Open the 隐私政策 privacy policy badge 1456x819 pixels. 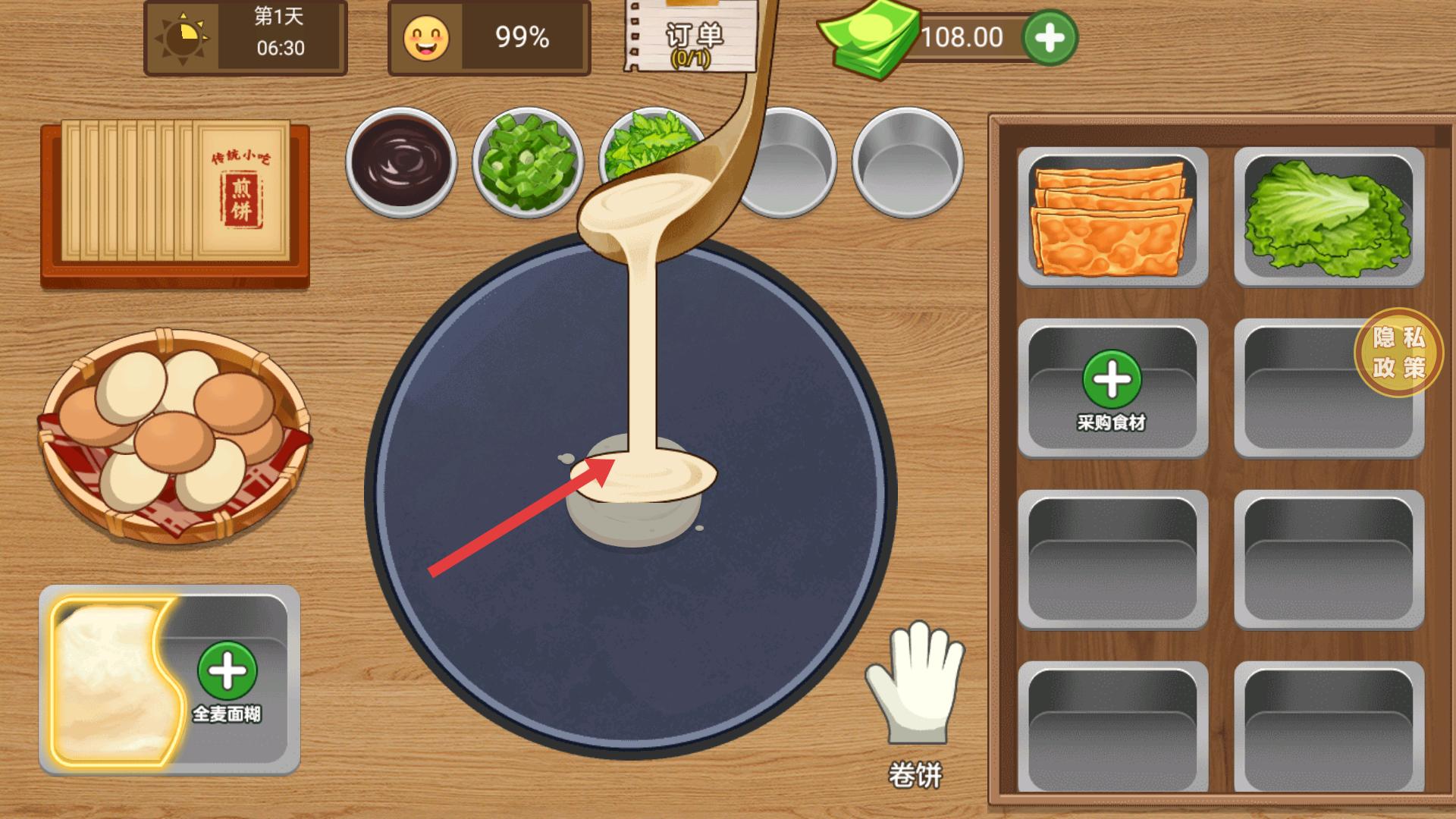tap(1398, 352)
